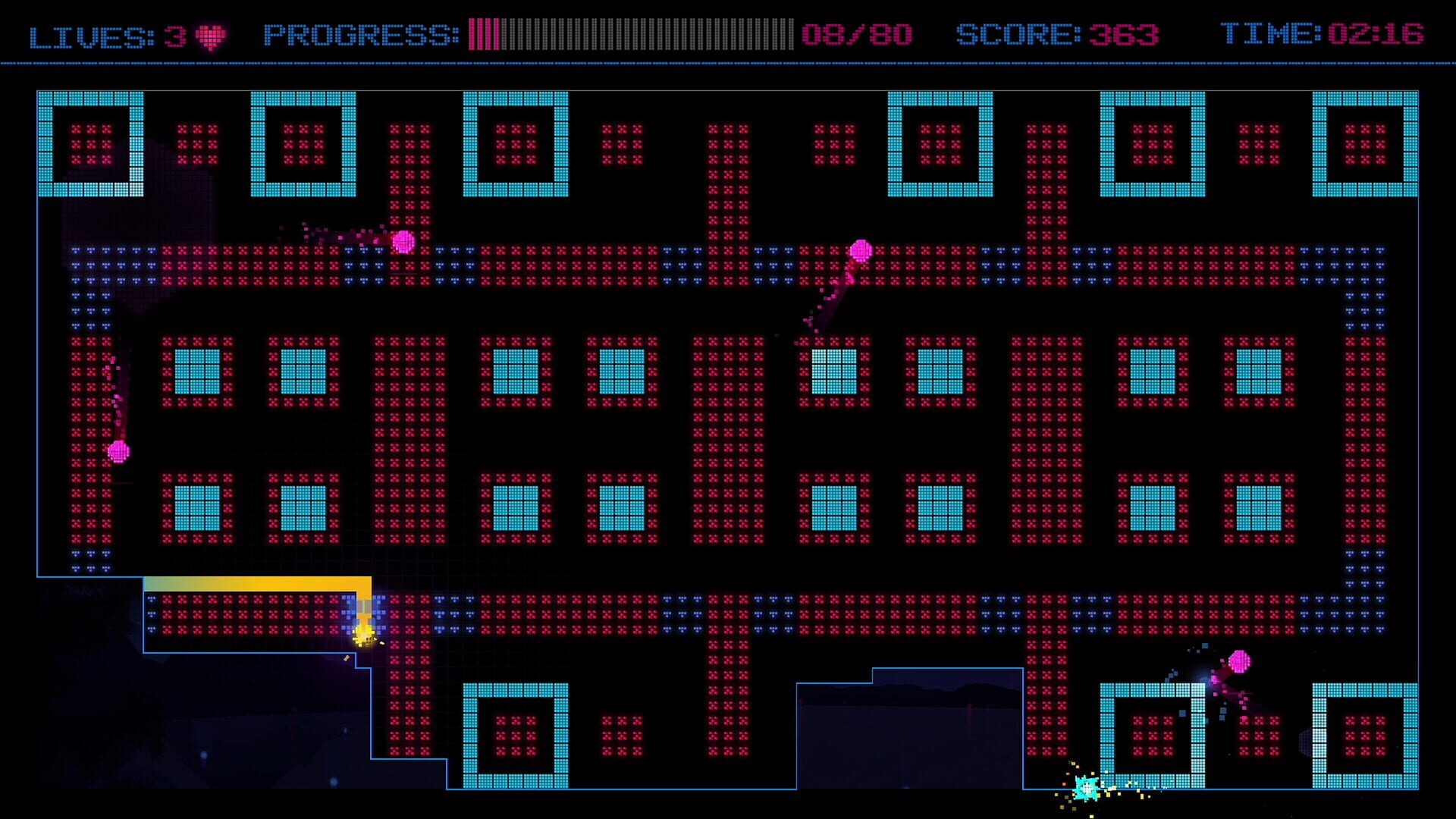The width and height of the screenshot is (1456, 819).
Task: Click the magenta ball on the left wall
Action: pos(118,450)
